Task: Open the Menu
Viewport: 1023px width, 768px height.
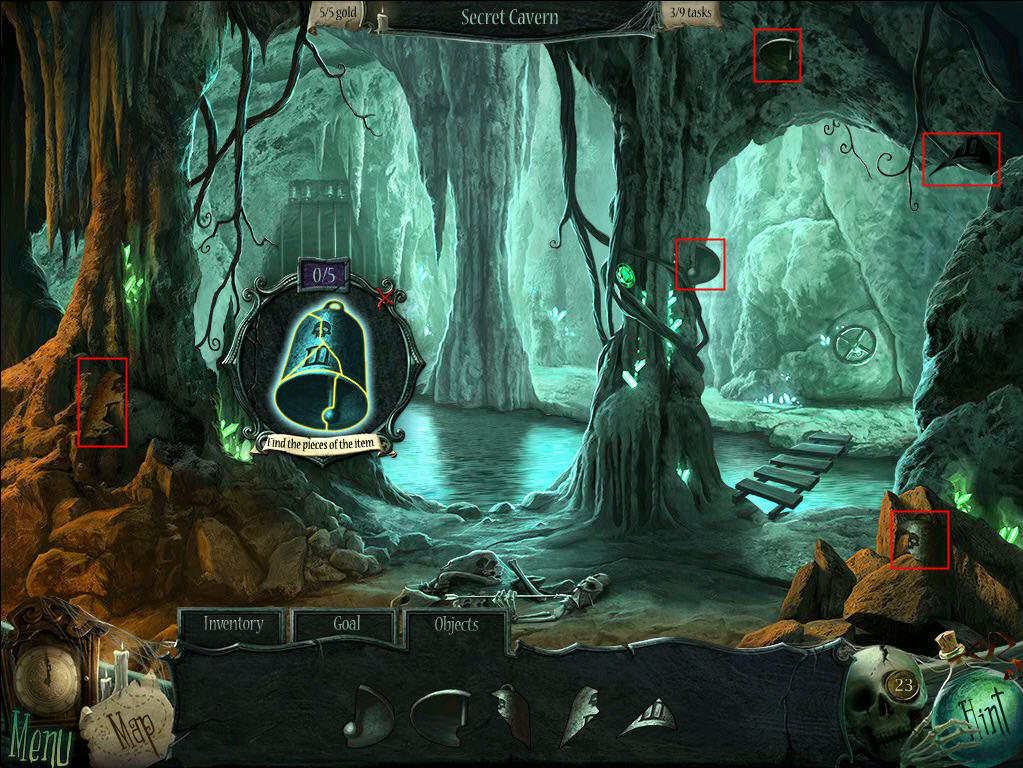Action: (39, 745)
